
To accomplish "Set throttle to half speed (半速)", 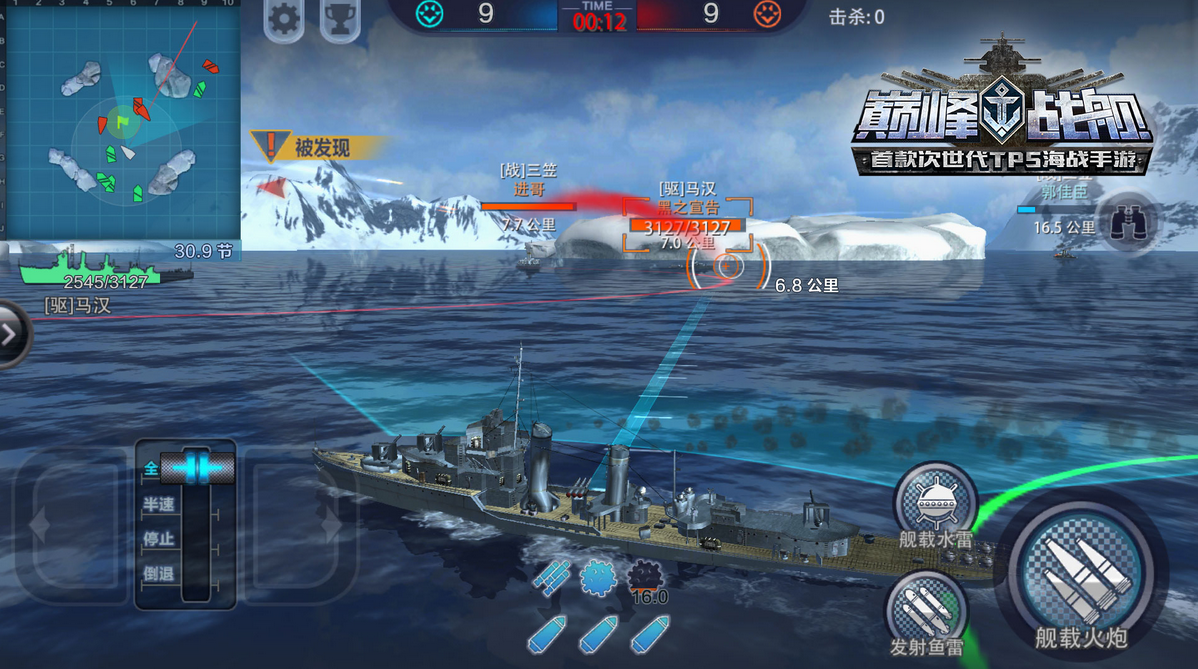I will coord(160,504).
